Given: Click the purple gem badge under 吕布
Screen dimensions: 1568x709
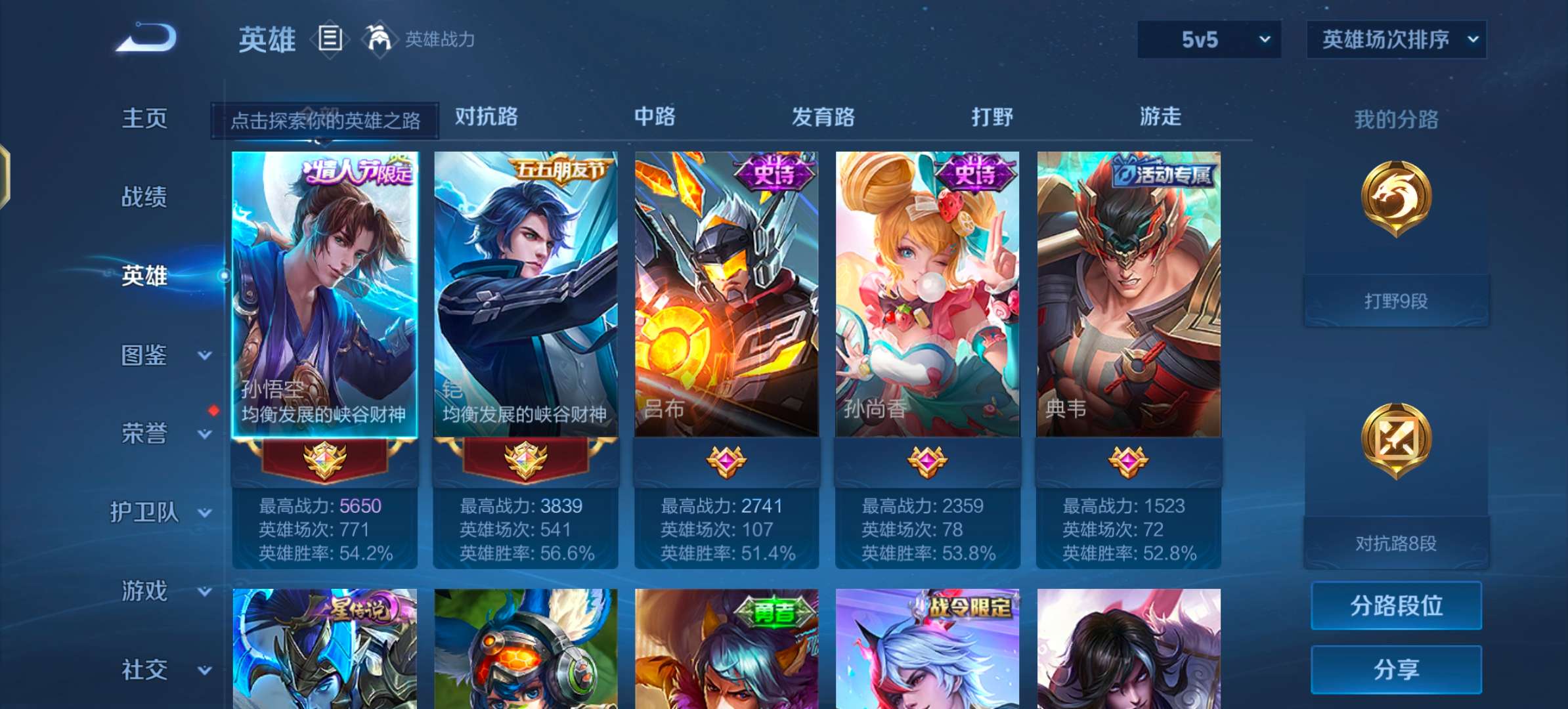Looking at the screenshot, I should click(x=726, y=463).
